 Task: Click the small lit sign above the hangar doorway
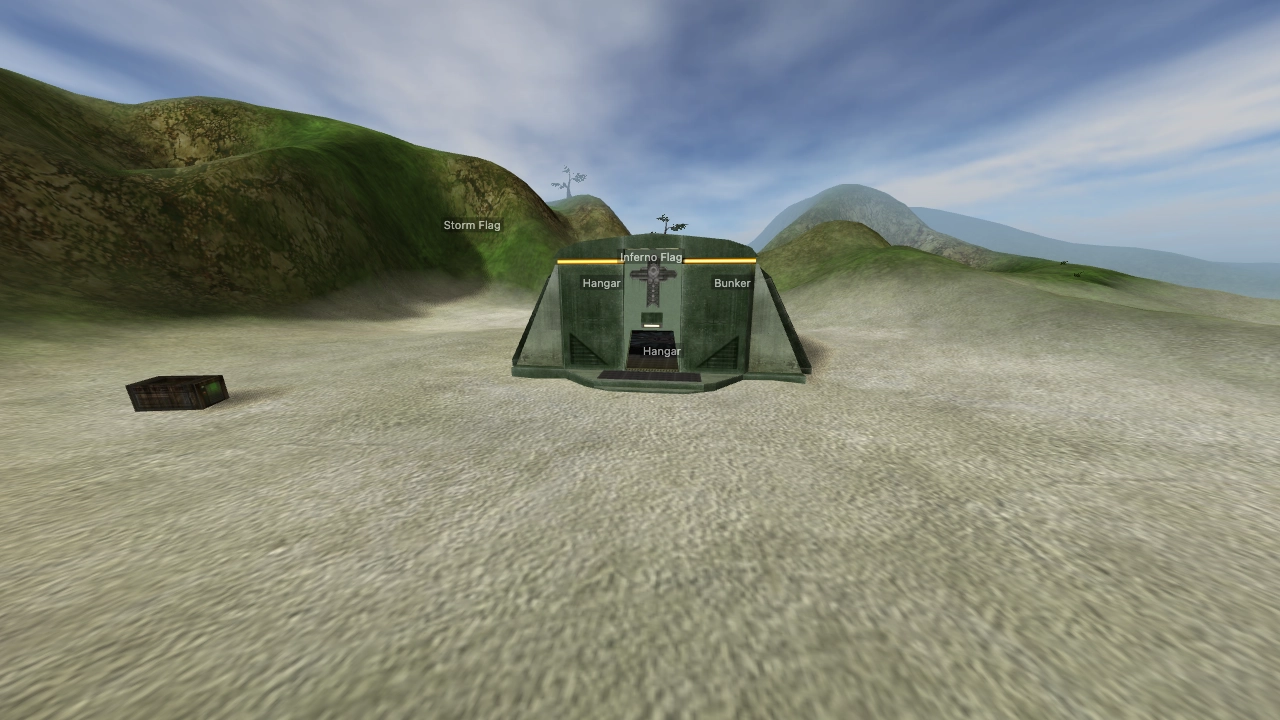click(652, 324)
